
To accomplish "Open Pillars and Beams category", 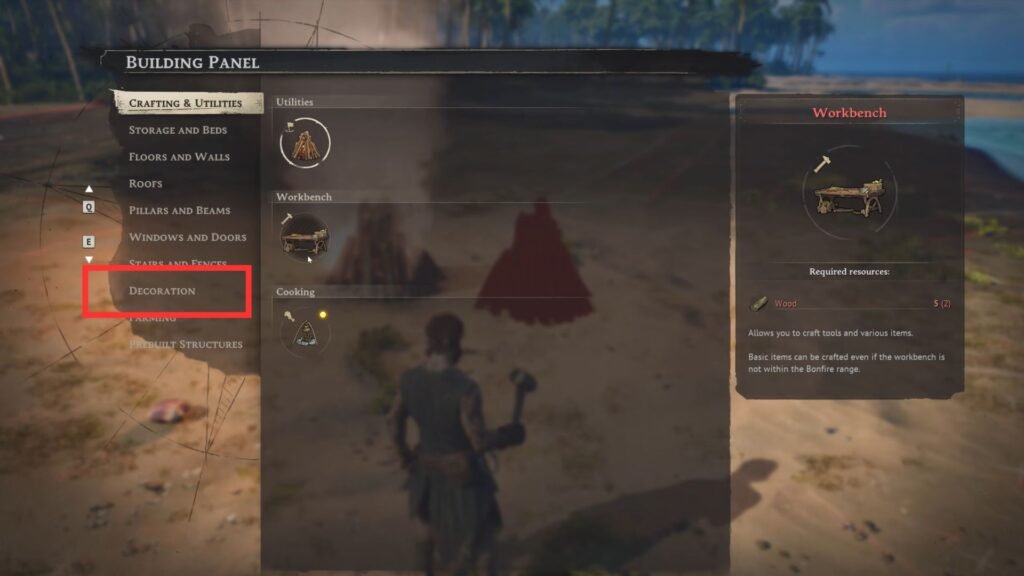I will [x=179, y=211].
